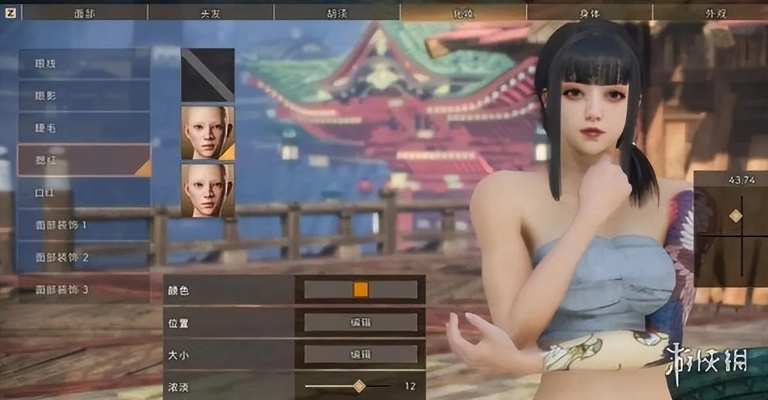Select the blush face thumbnail with orange corner
This screenshot has width=768, height=400.
click(x=208, y=132)
